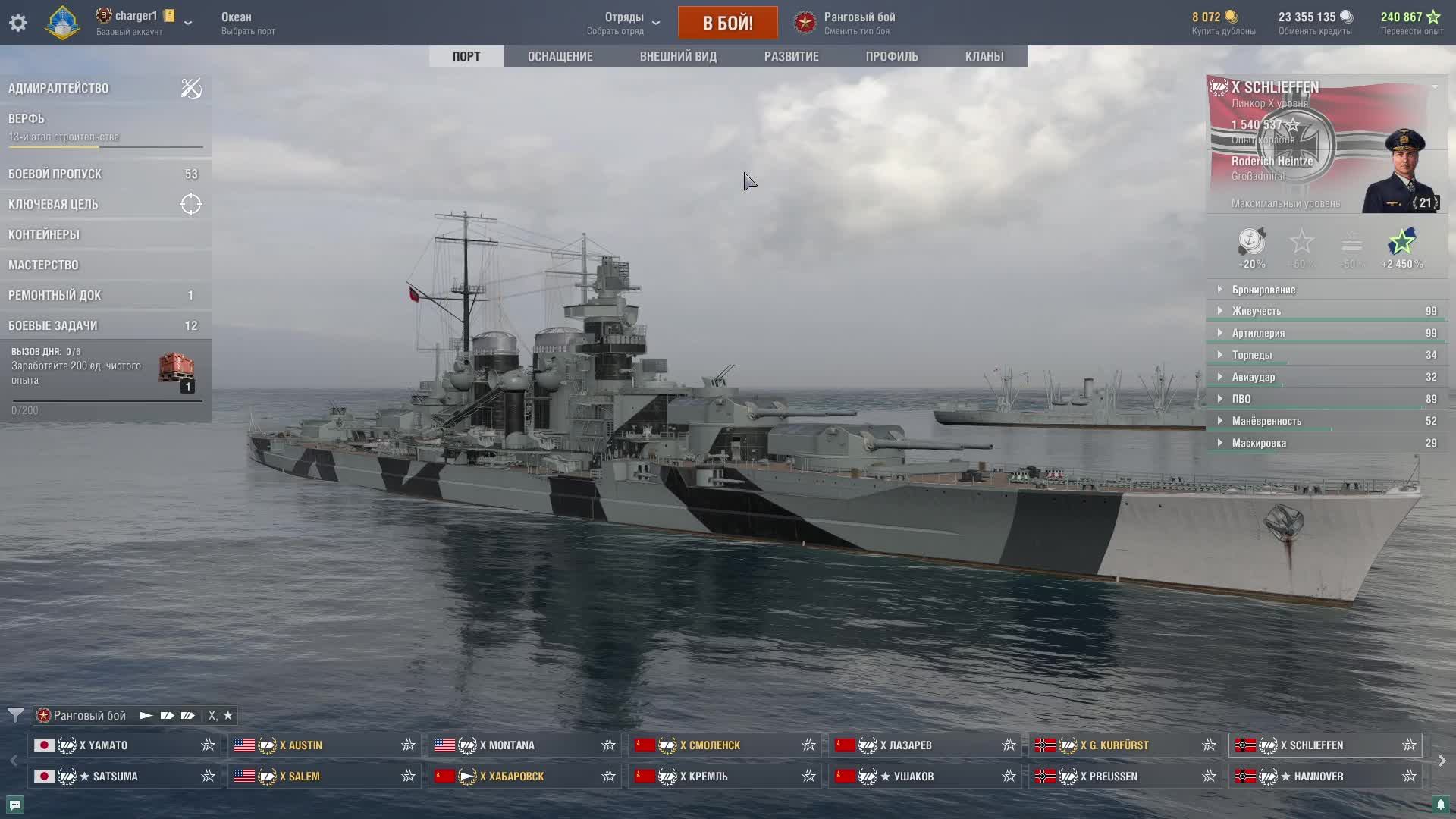
Task: Open the АДМИРАЛТЕЙСТВО menu entry
Action: tap(58, 88)
